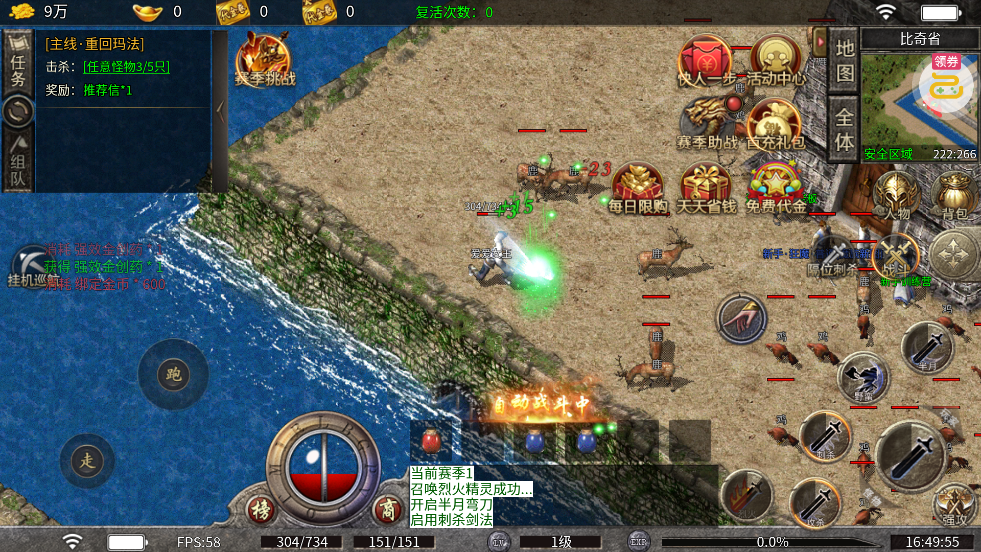Toggle the 挂机巡航 auto-patrol button
981x552 pixels.
[x=32, y=268]
